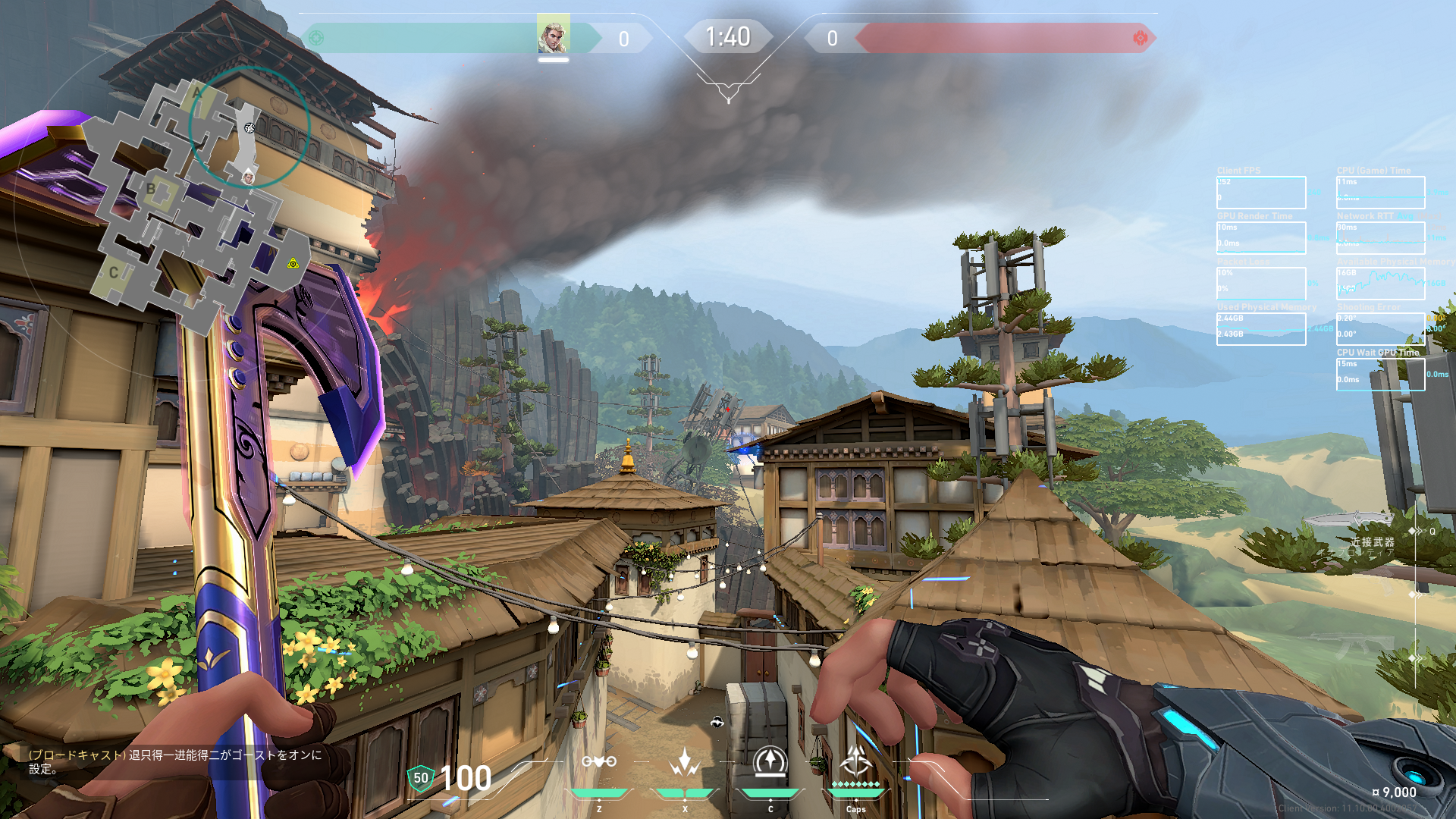The width and height of the screenshot is (1456, 819).
Task: Select the B site marker on minimap
Action: pyautogui.click(x=151, y=190)
